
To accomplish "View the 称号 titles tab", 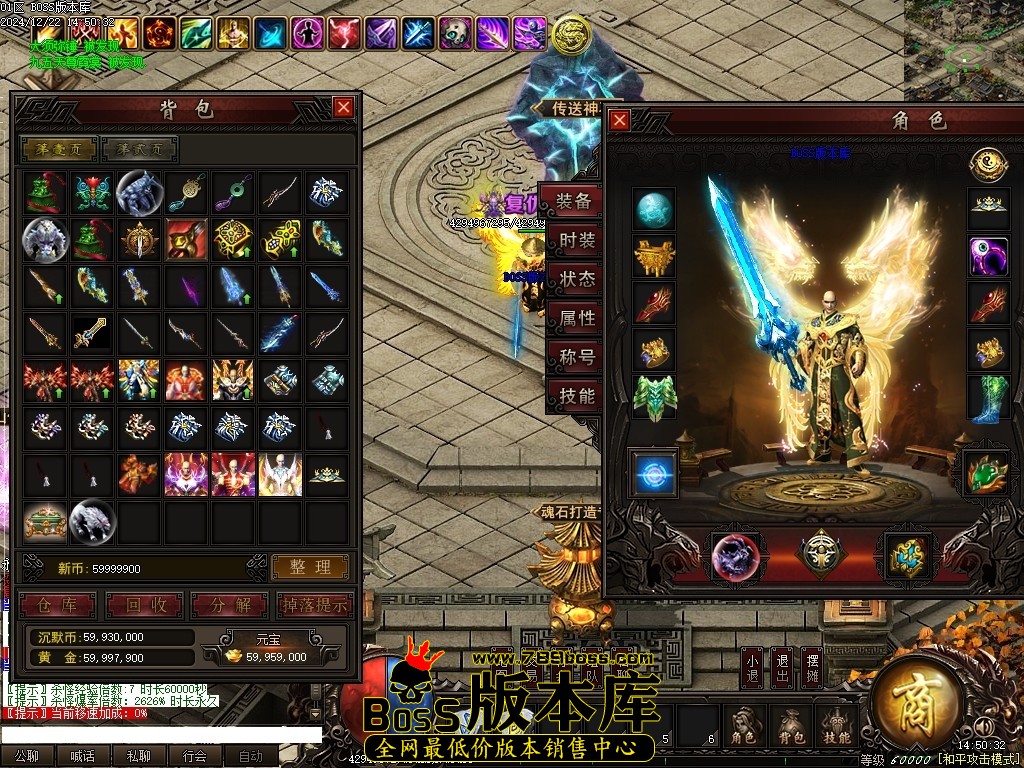I will [577, 357].
